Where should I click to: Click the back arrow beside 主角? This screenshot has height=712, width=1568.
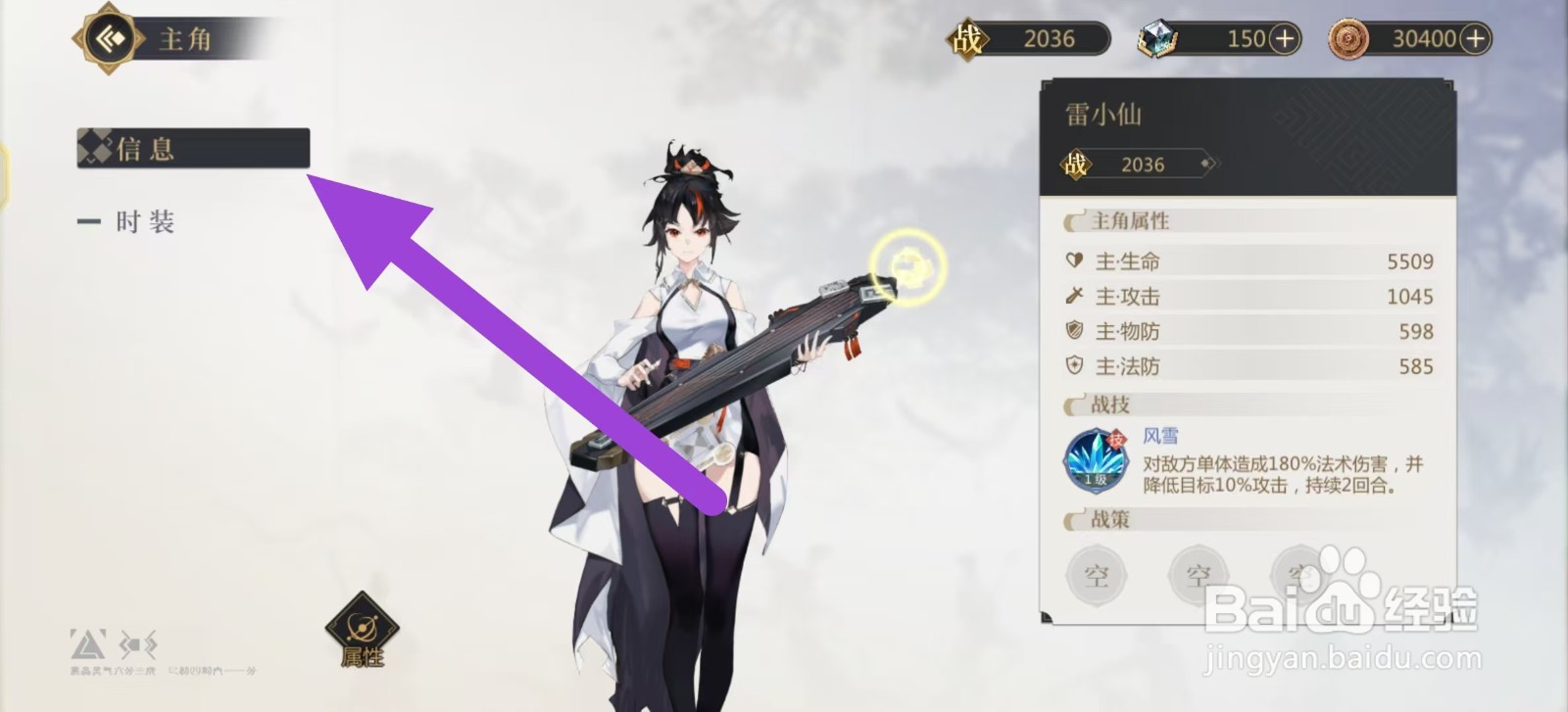(108, 37)
